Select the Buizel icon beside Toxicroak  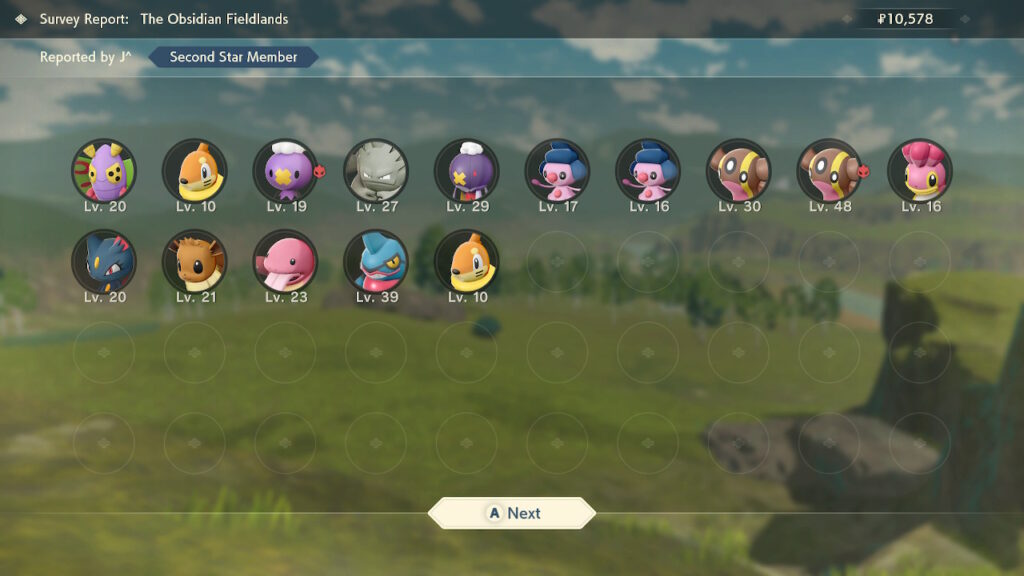[x=466, y=261]
